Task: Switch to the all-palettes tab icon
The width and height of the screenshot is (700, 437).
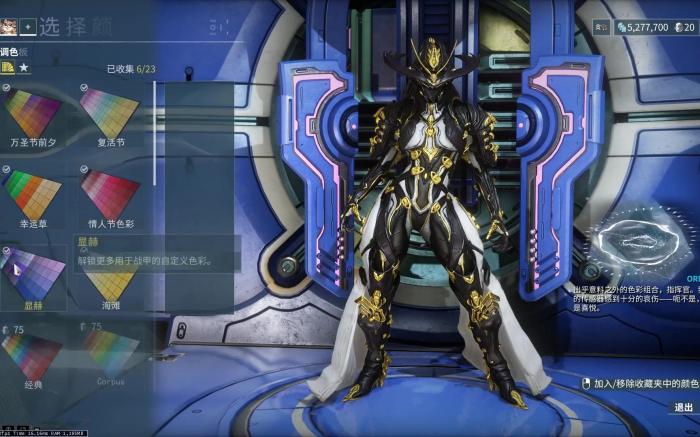Action: pyautogui.click(x=8, y=67)
